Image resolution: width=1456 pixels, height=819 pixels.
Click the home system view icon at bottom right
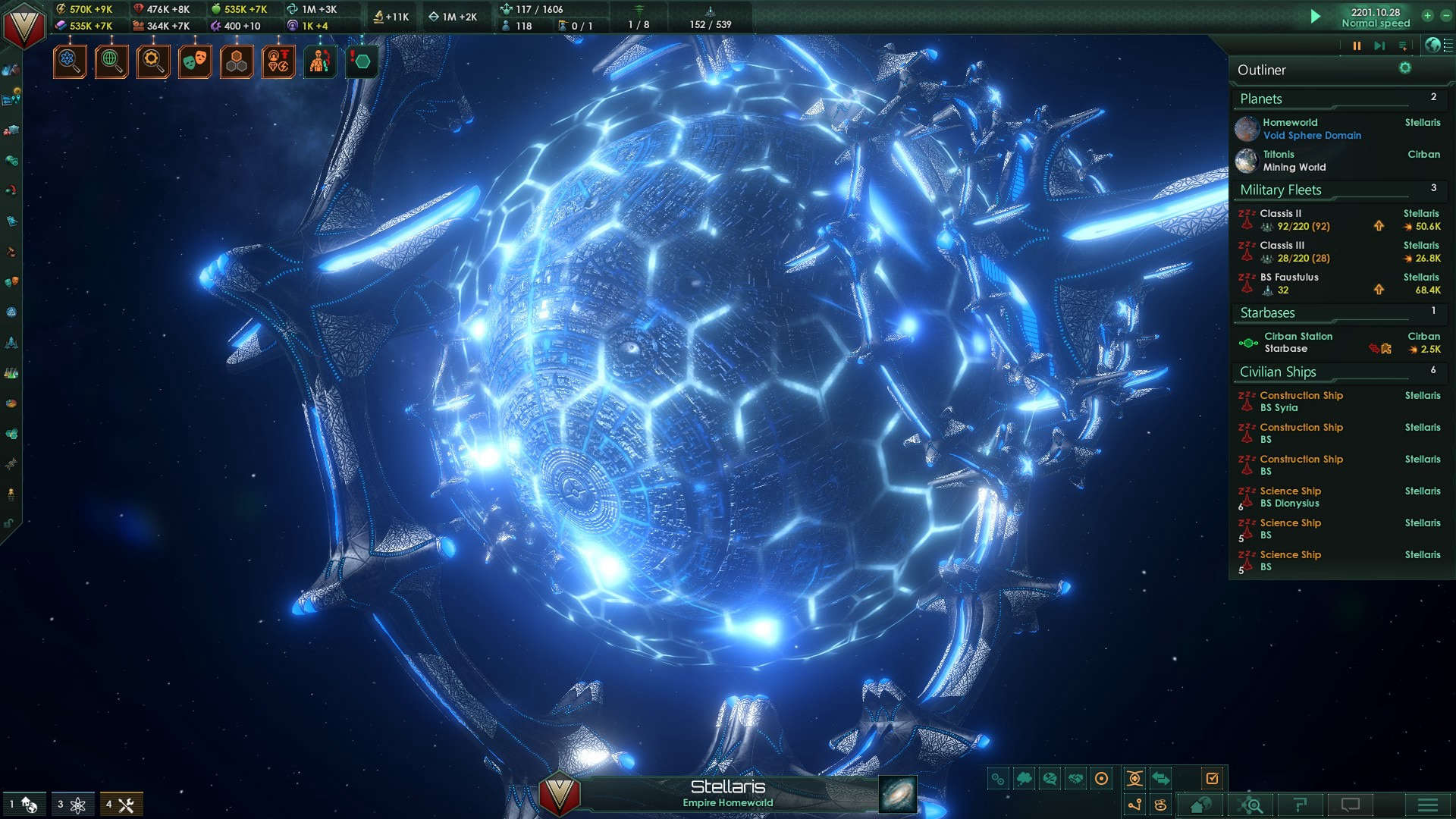[x=1200, y=805]
